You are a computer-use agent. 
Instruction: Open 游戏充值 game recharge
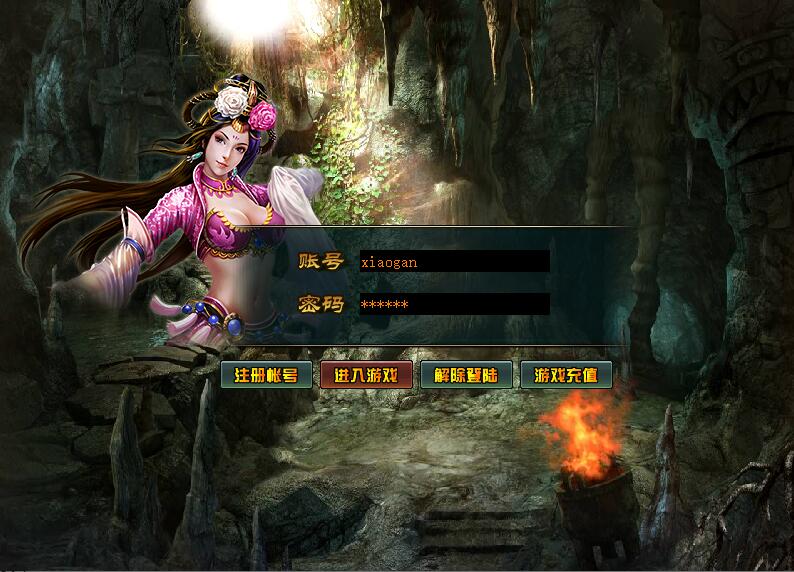[566, 376]
